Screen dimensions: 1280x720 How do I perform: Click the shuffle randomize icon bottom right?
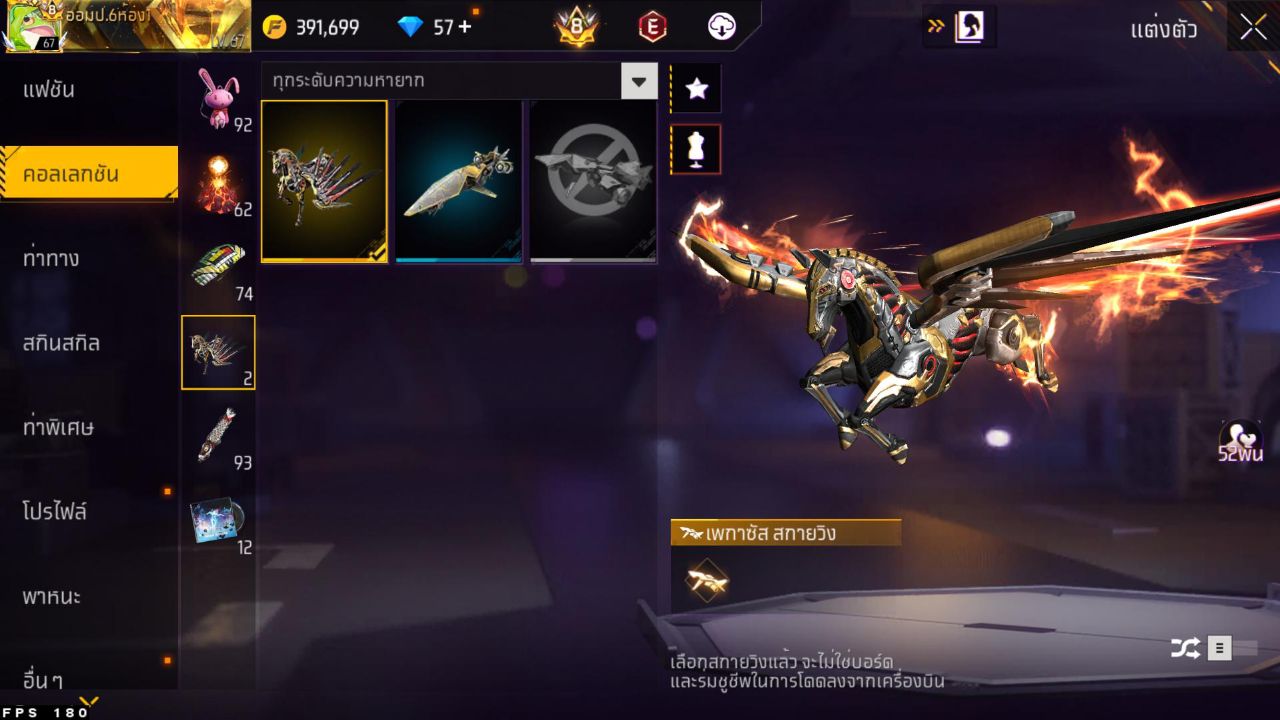coord(1185,647)
